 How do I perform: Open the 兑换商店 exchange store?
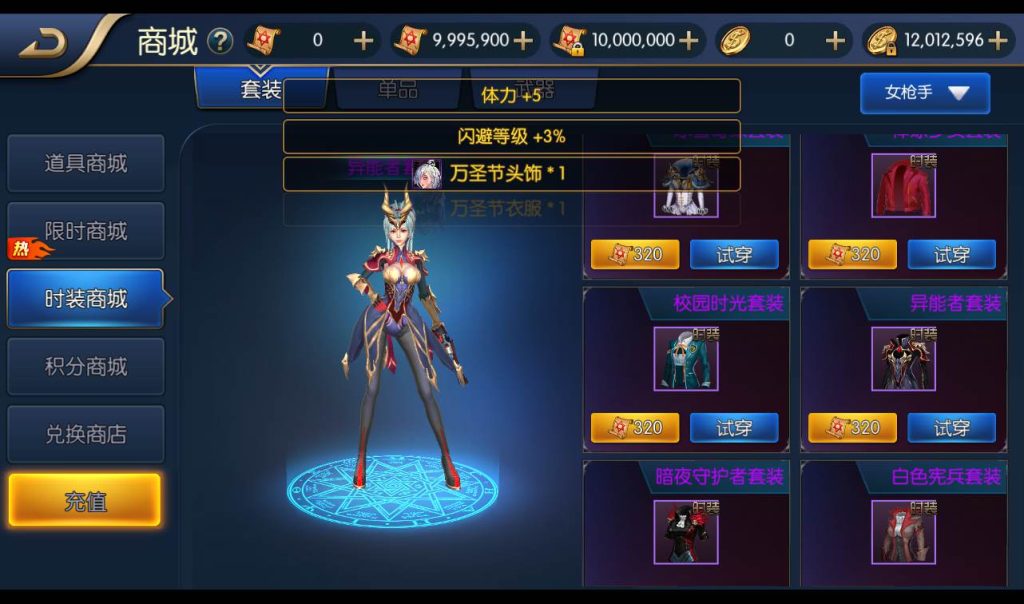85,435
